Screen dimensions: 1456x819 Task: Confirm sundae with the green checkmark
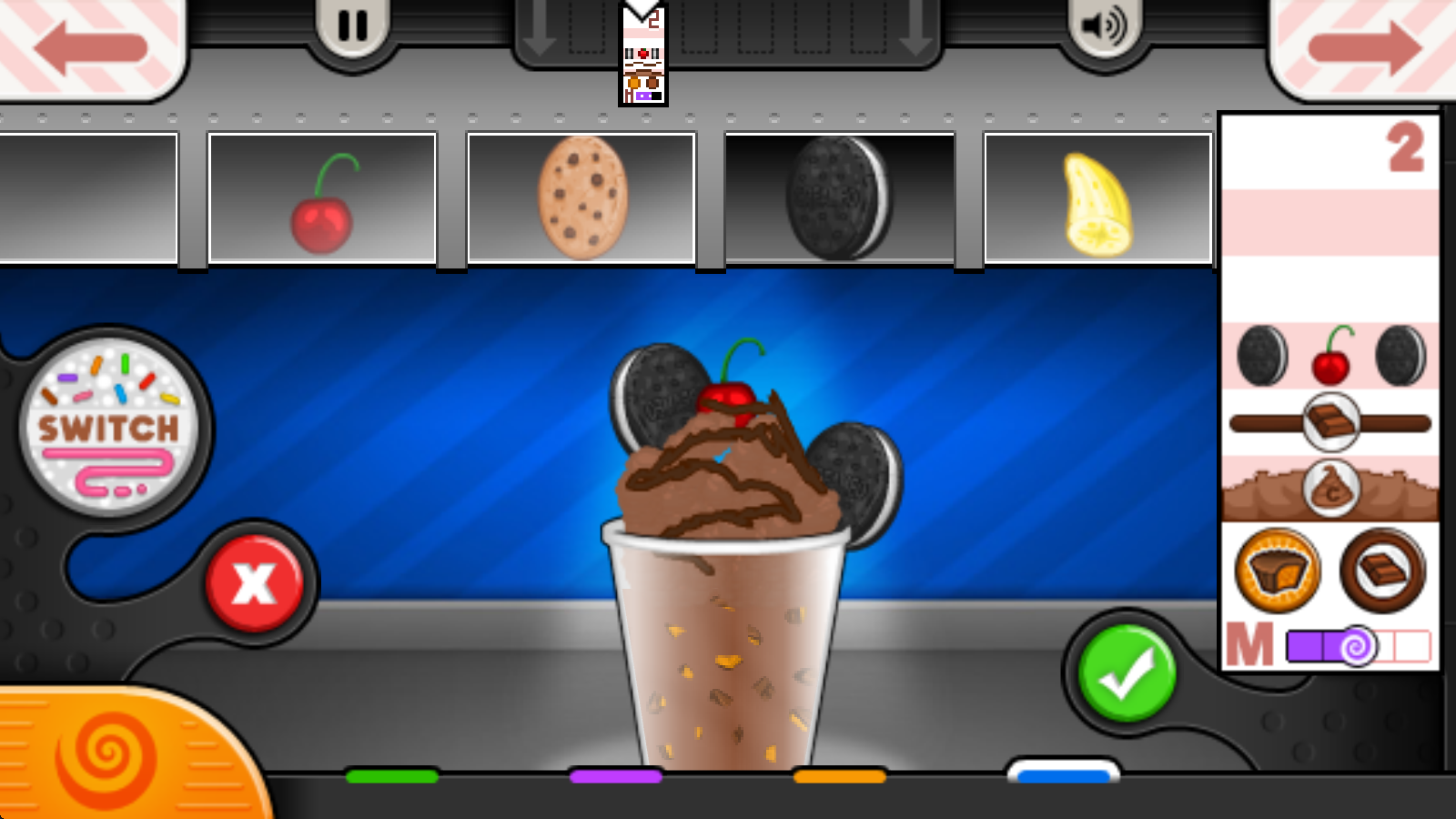1127,673
